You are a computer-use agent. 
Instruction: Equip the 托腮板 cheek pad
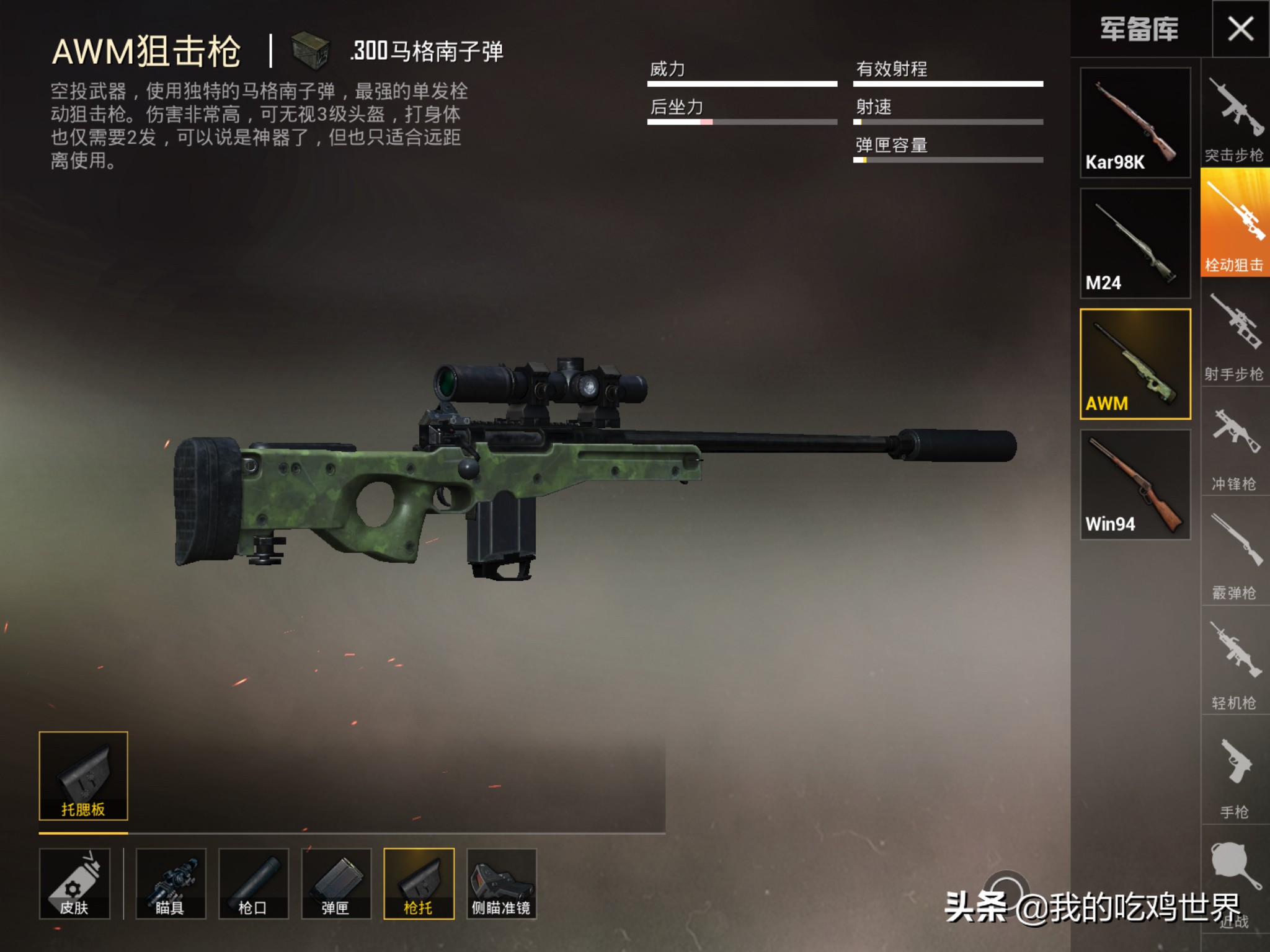83,776
